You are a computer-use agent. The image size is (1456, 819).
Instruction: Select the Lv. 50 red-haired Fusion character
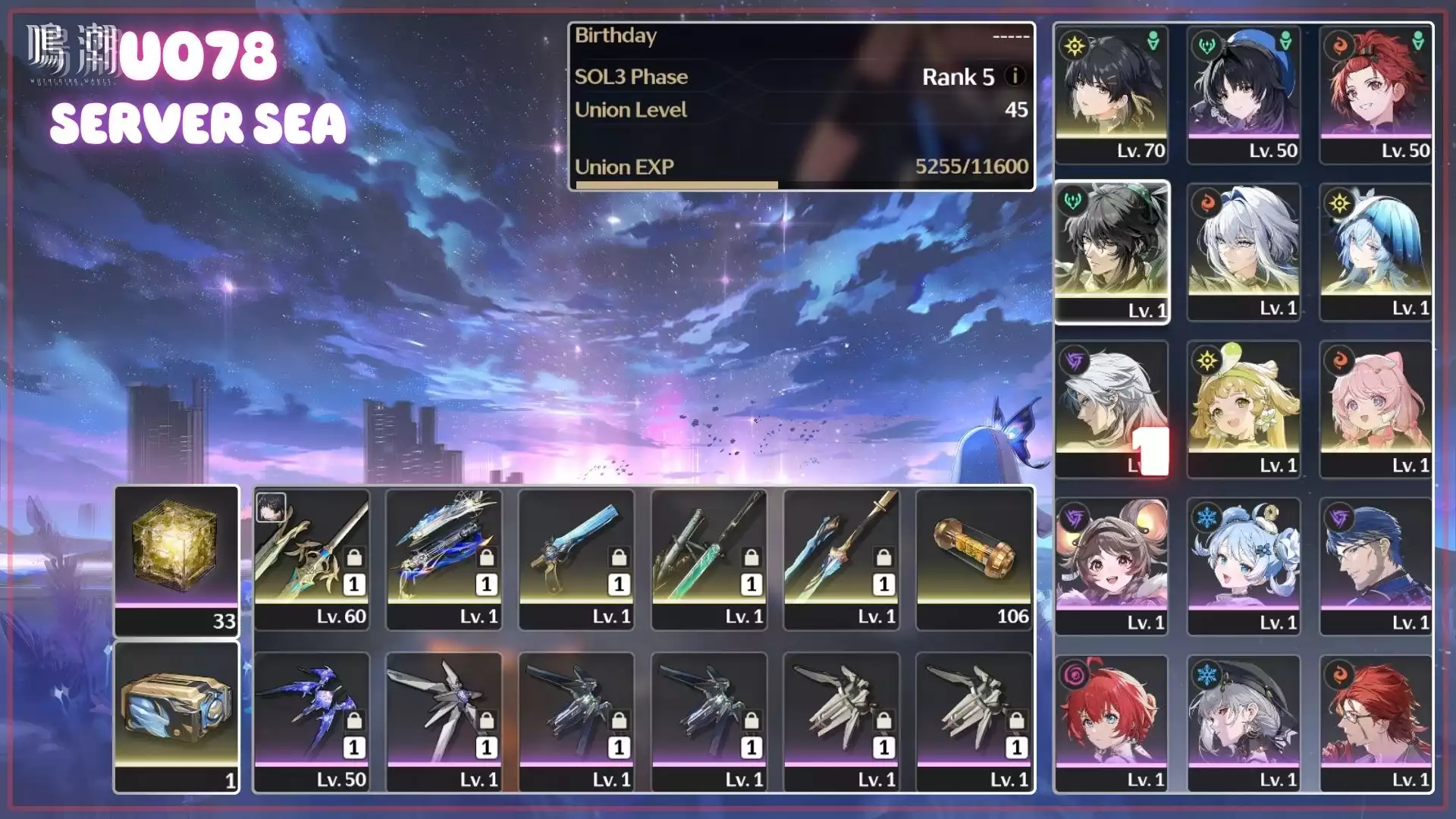1376,94
